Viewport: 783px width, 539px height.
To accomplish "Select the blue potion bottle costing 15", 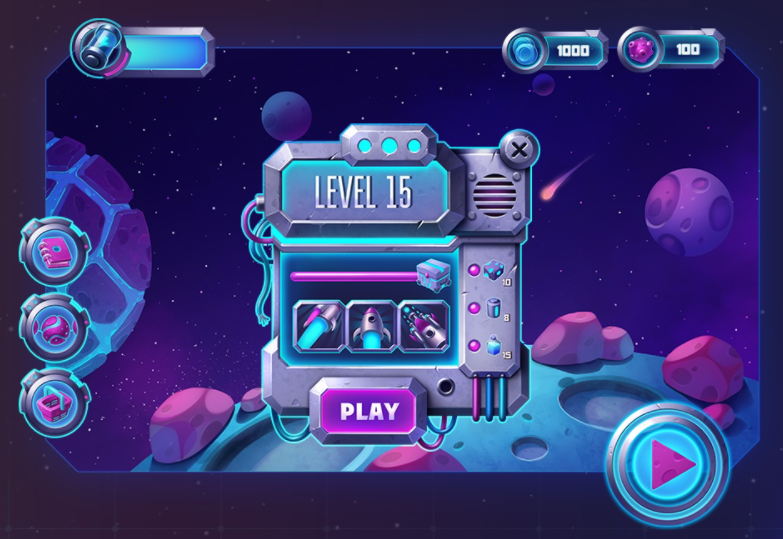I will pyautogui.click(x=495, y=346).
